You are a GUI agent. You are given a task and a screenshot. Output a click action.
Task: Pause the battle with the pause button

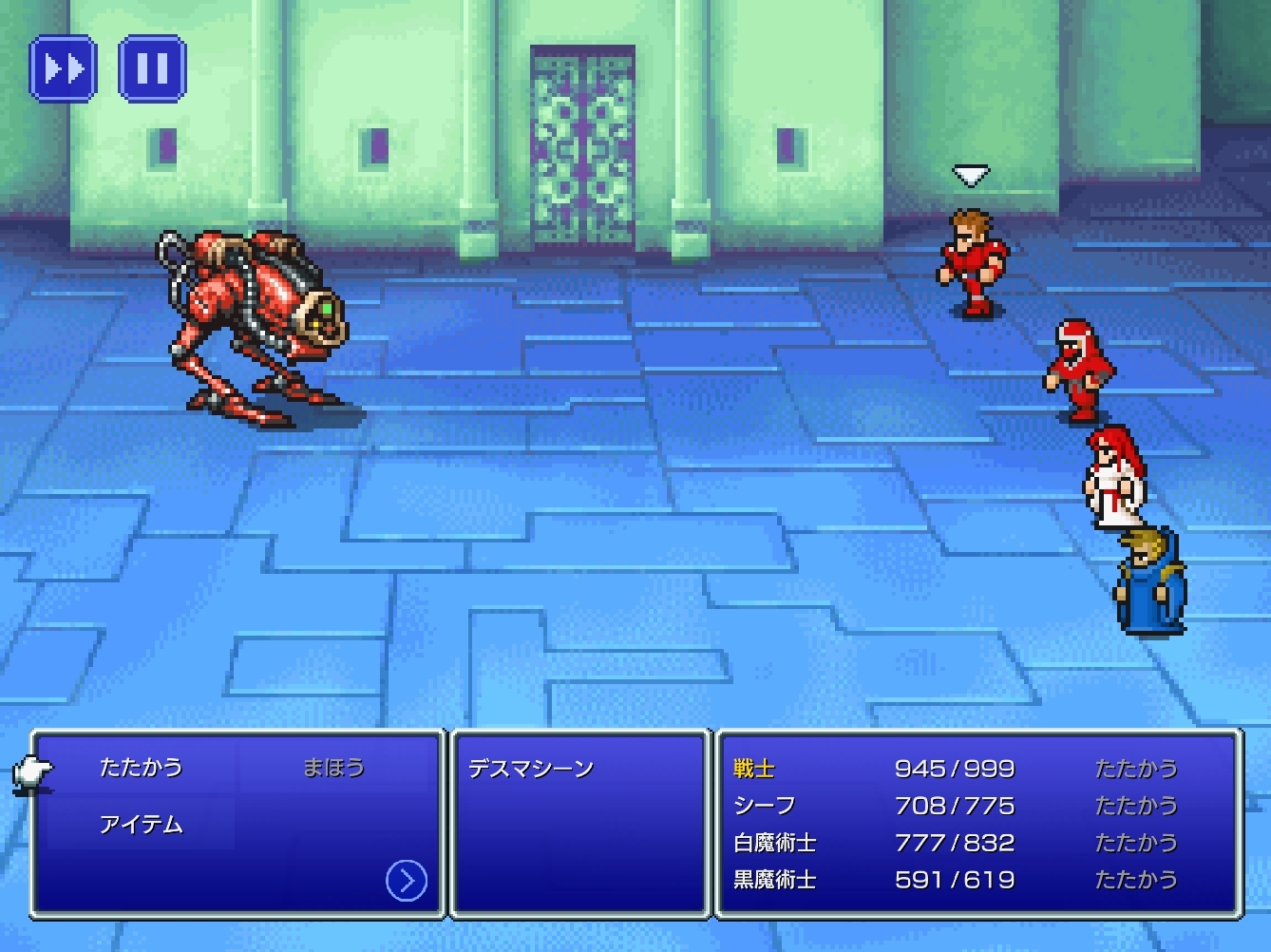[x=152, y=68]
